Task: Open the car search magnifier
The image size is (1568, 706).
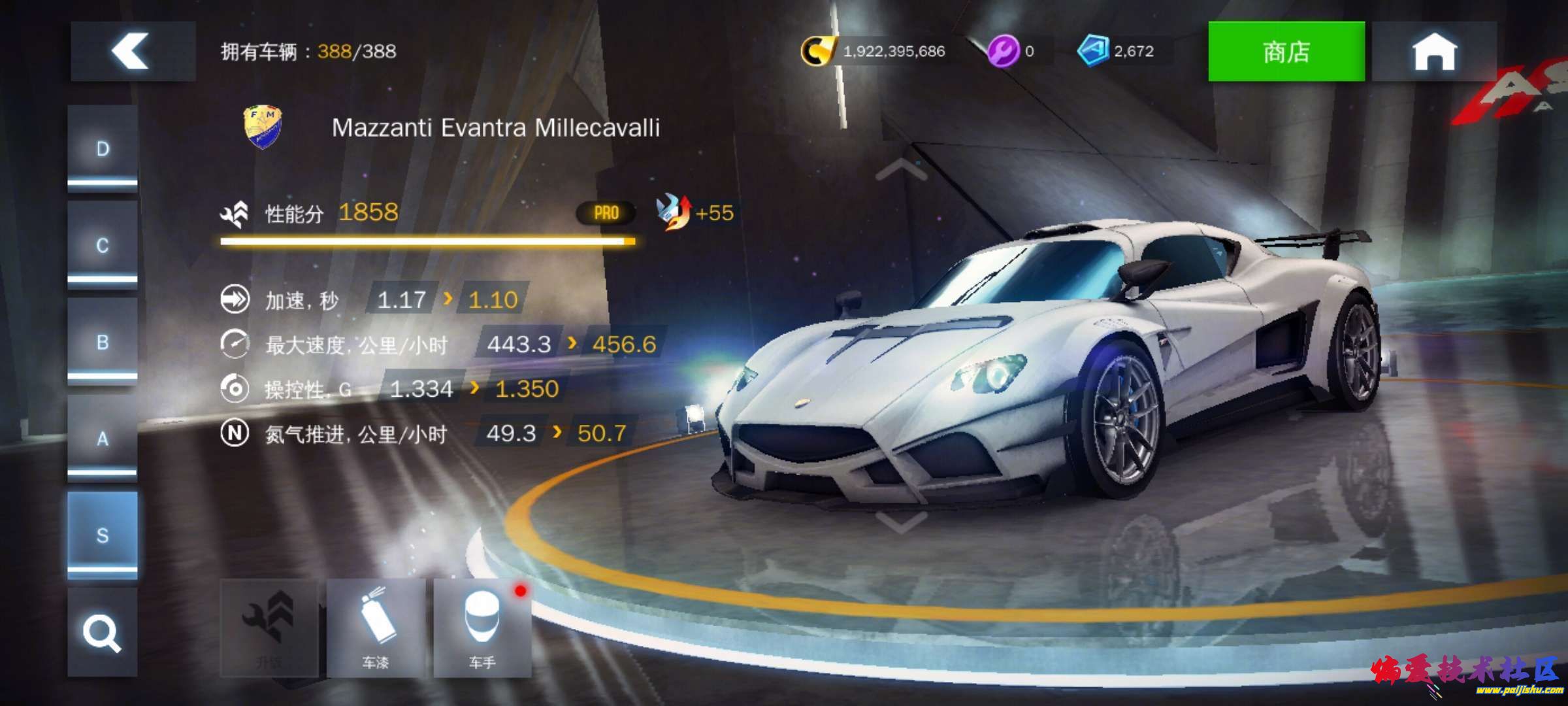Action: pos(103,632)
